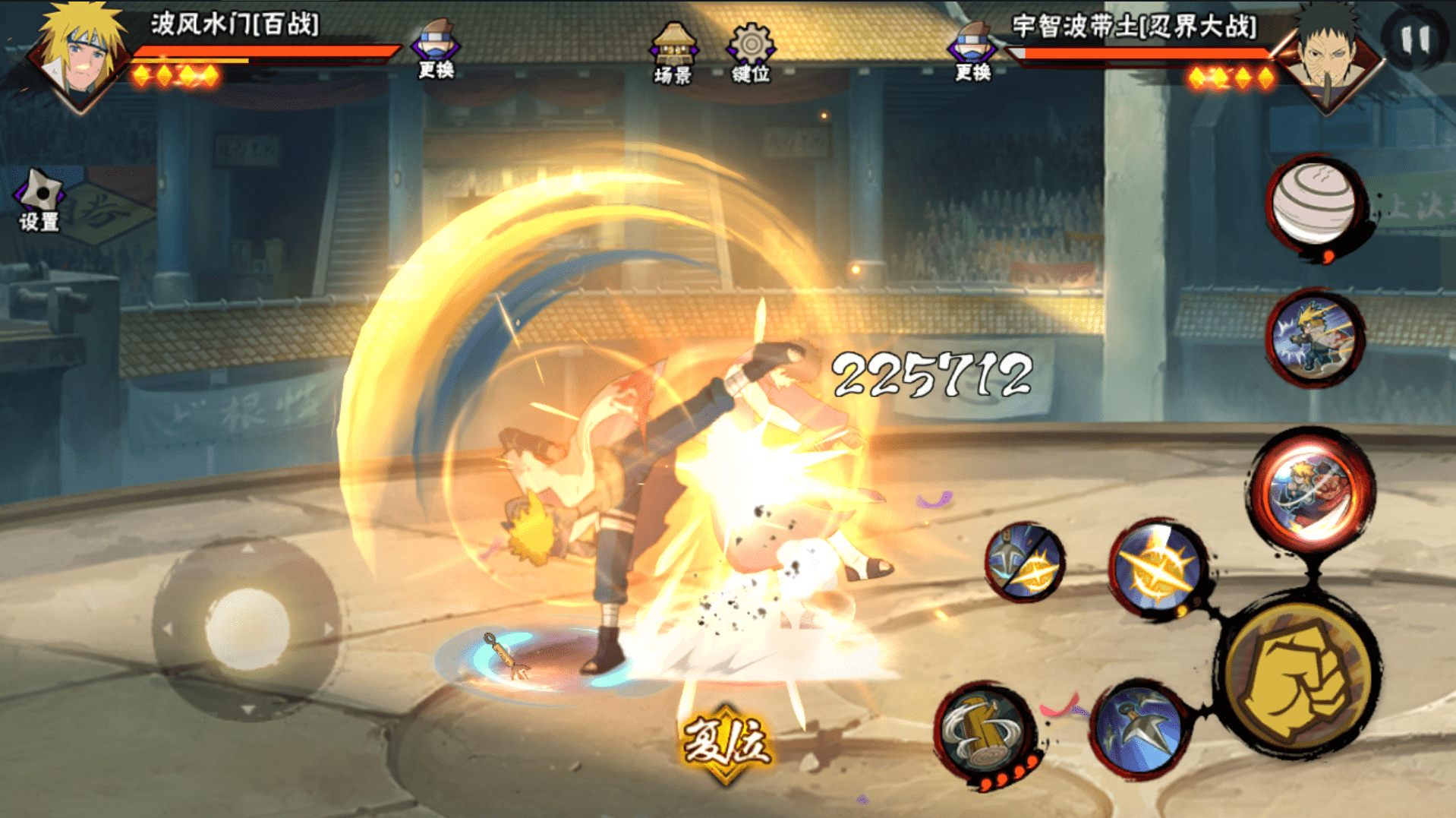Pause the match with the pause button
This screenshot has width=1456, height=818.
pyautogui.click(x=1415, y=39)
